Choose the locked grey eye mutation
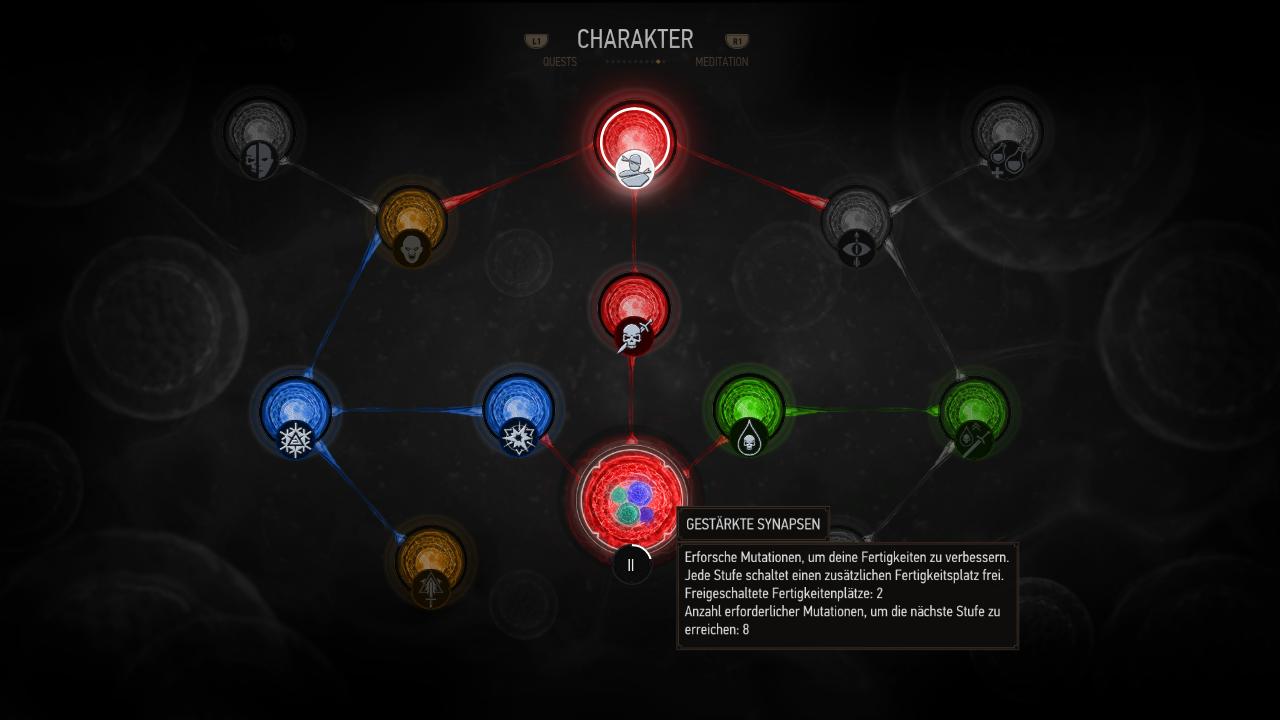 point(856,222)
